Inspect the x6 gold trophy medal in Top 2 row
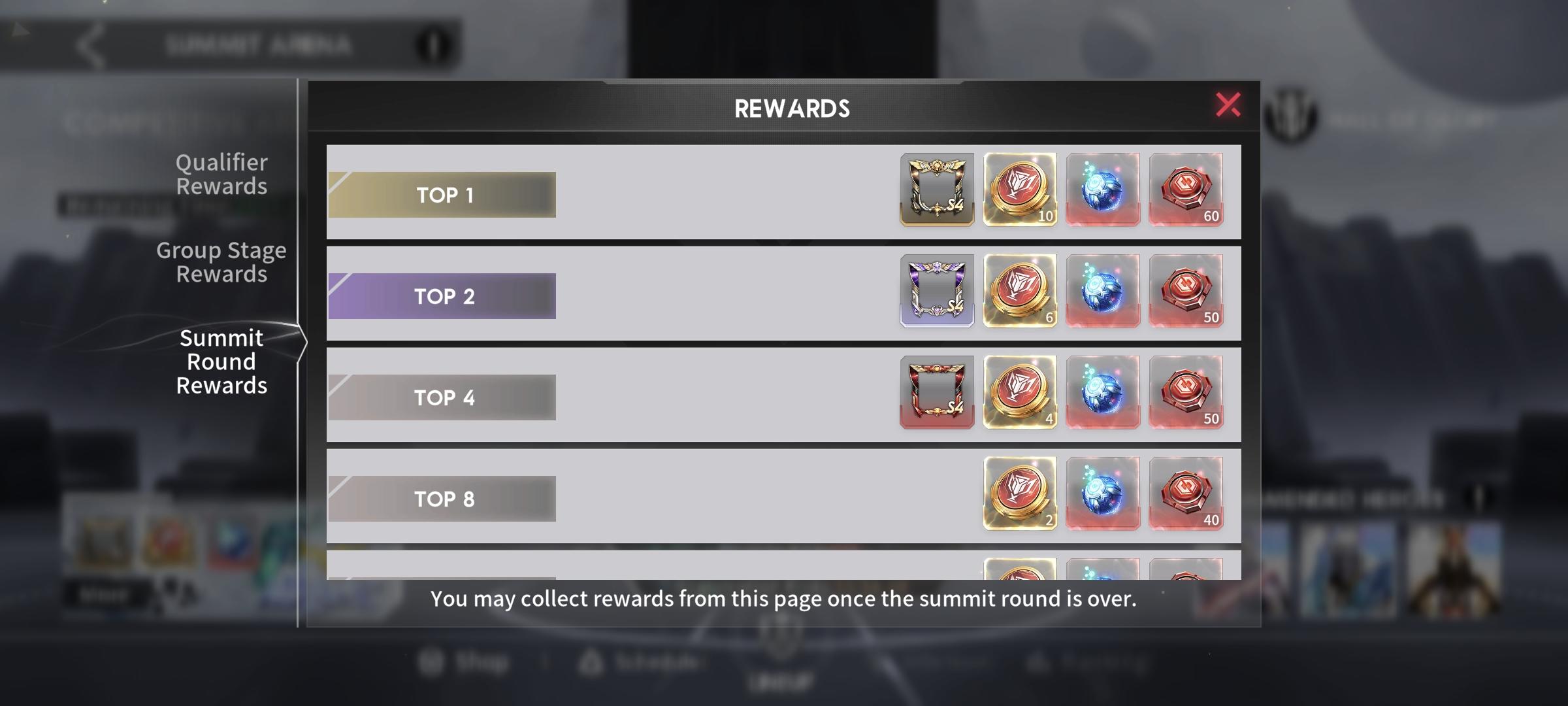The width and height of the screenshot is (1568, 706). 1020,292
